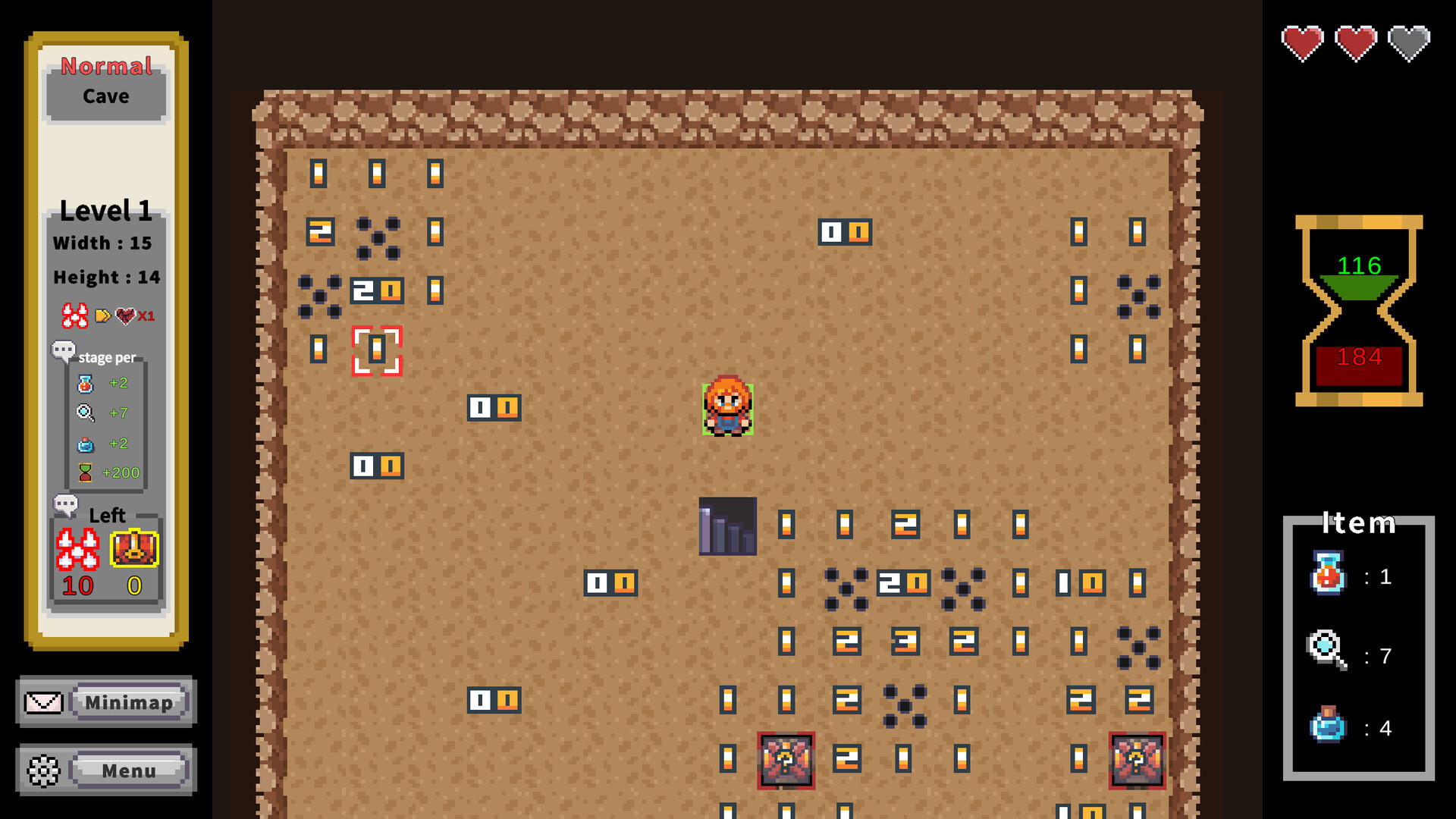1456x819 pixels.
Task: Click the yellow arrow icon next to mushrooms
Action: coord(105,315)
